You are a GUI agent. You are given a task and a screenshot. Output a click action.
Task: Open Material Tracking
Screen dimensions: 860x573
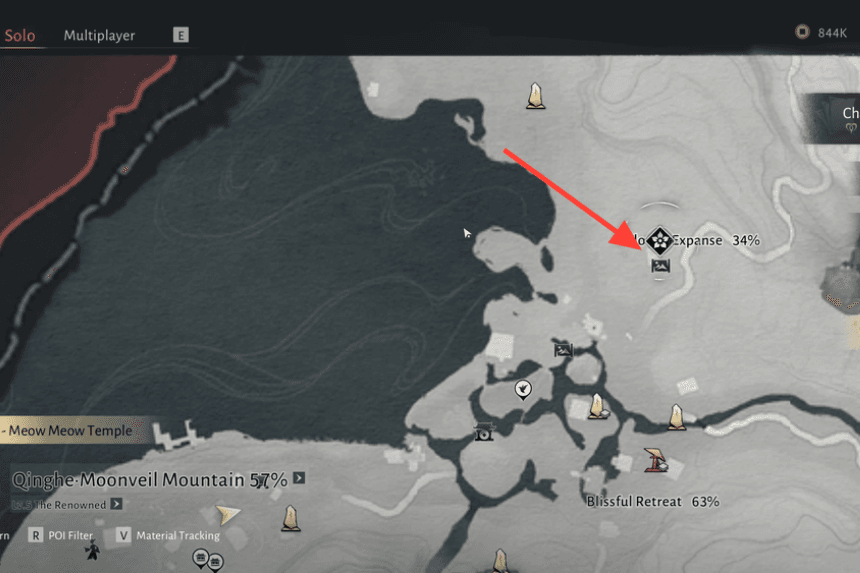point(168,535)
